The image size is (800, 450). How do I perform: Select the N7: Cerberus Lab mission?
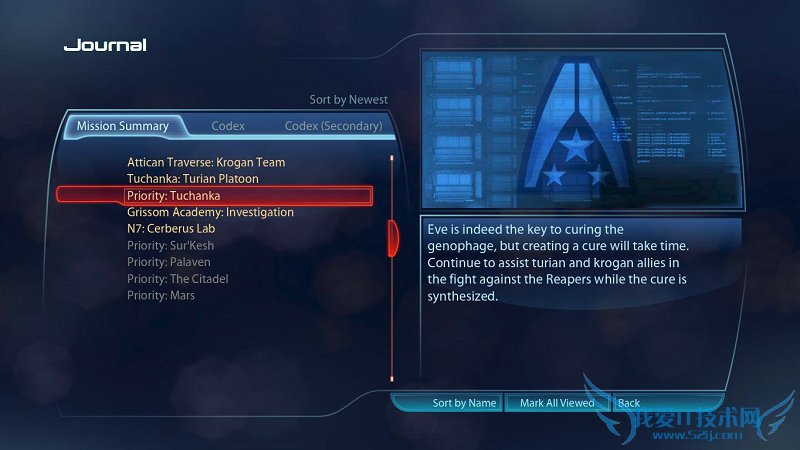coord(171,229)
